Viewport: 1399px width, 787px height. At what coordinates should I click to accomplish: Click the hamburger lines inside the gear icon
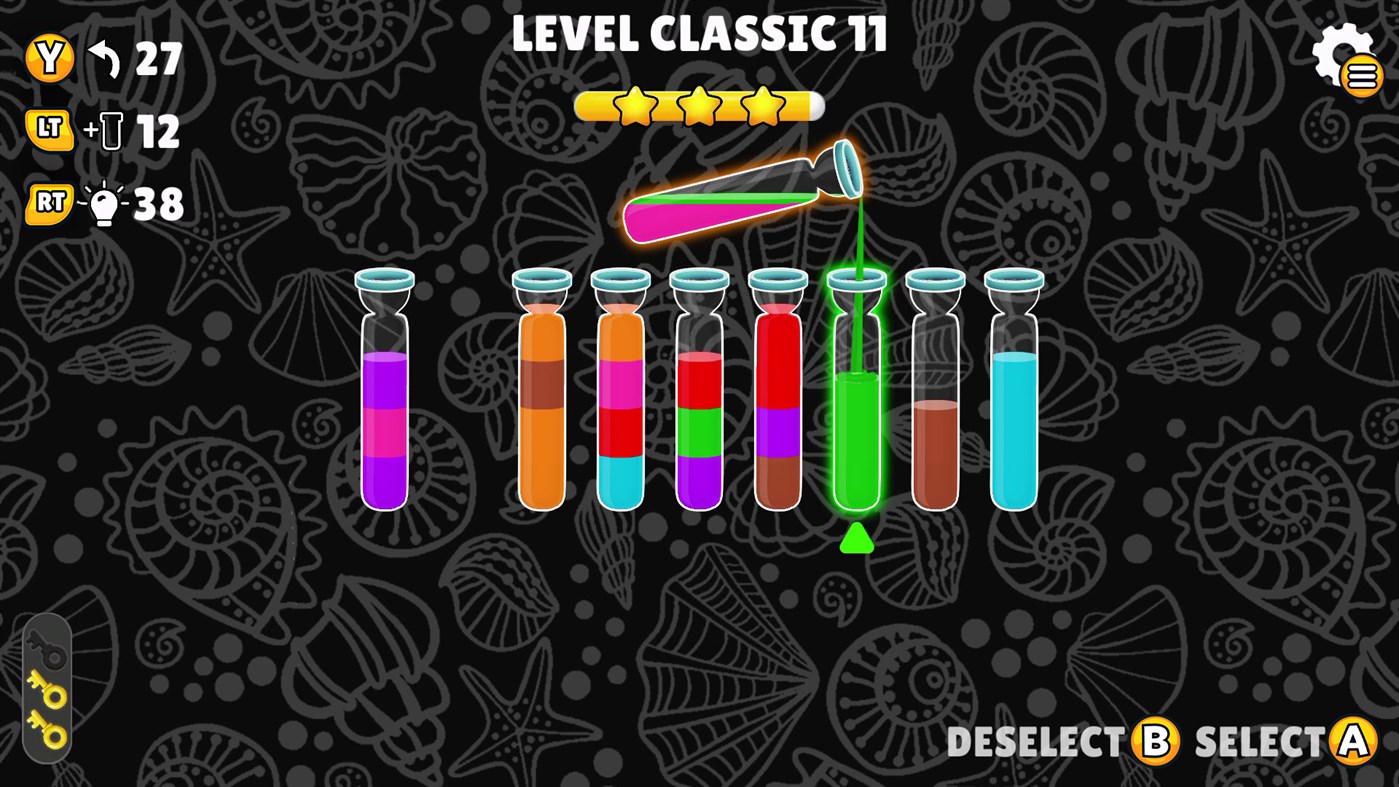[1364, 74]
